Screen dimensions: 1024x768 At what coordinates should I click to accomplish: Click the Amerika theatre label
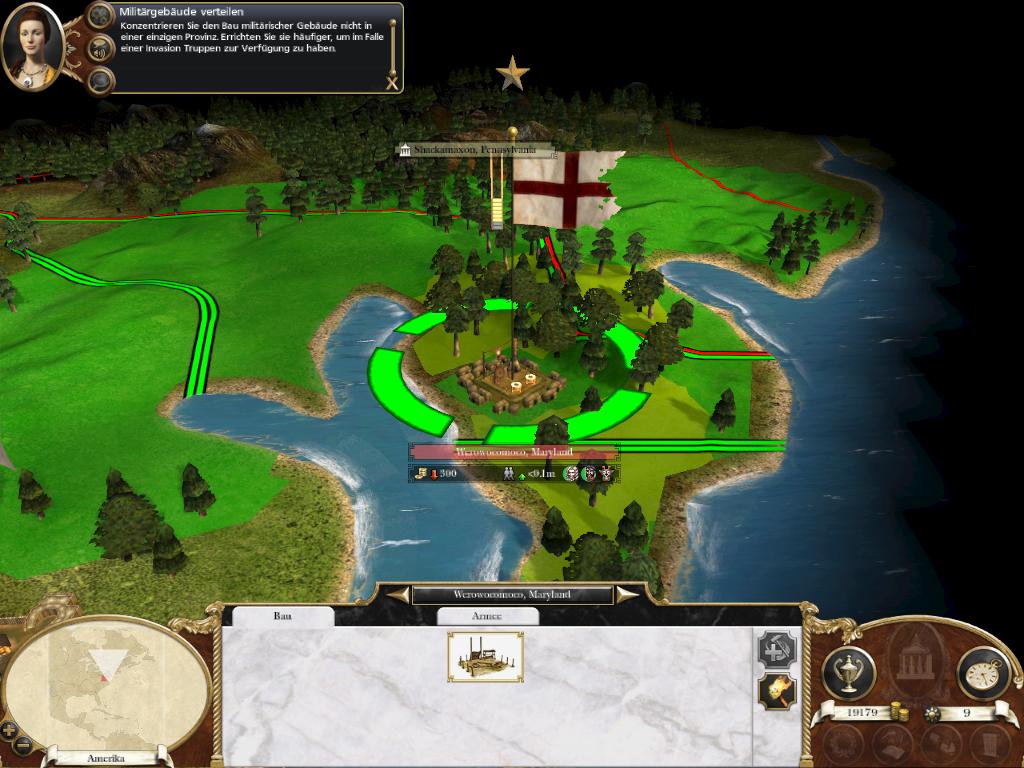click(x=107, y=759)
